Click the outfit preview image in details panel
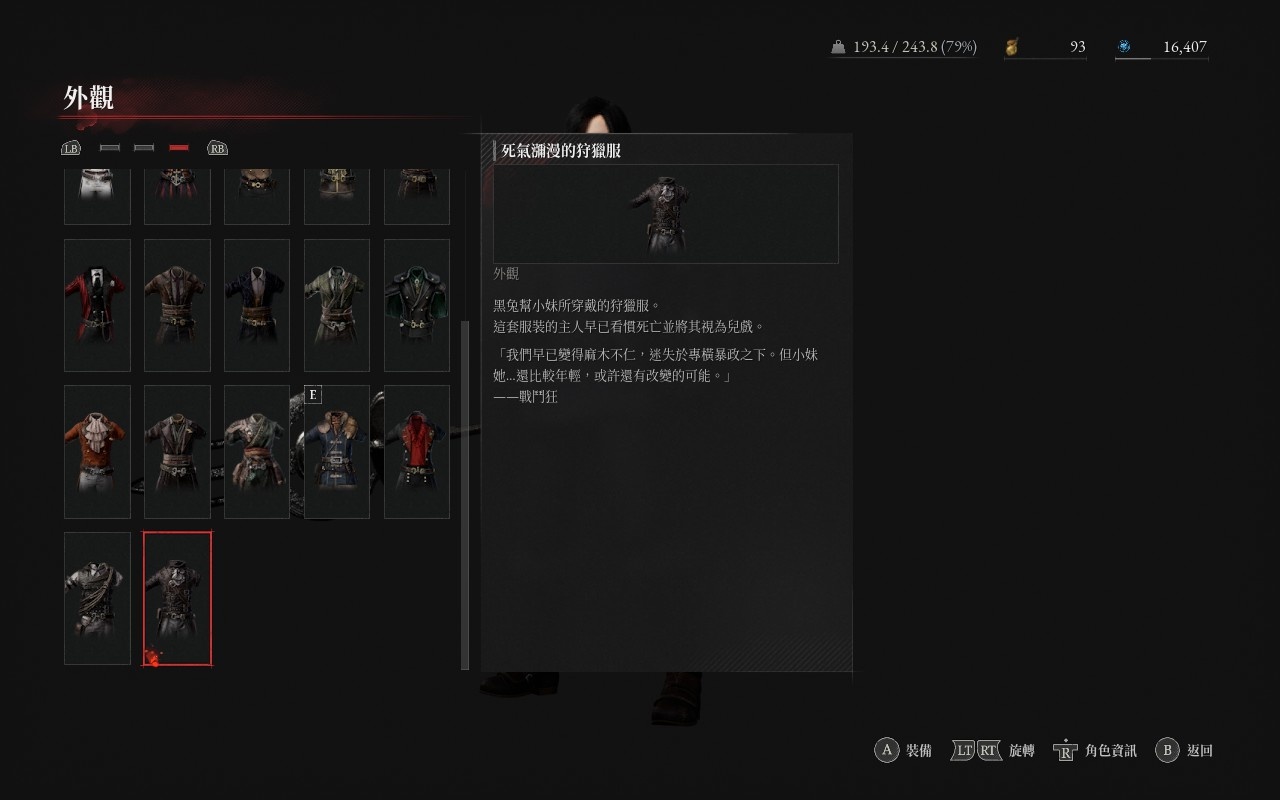1280x800 pixels. point(665,214)
